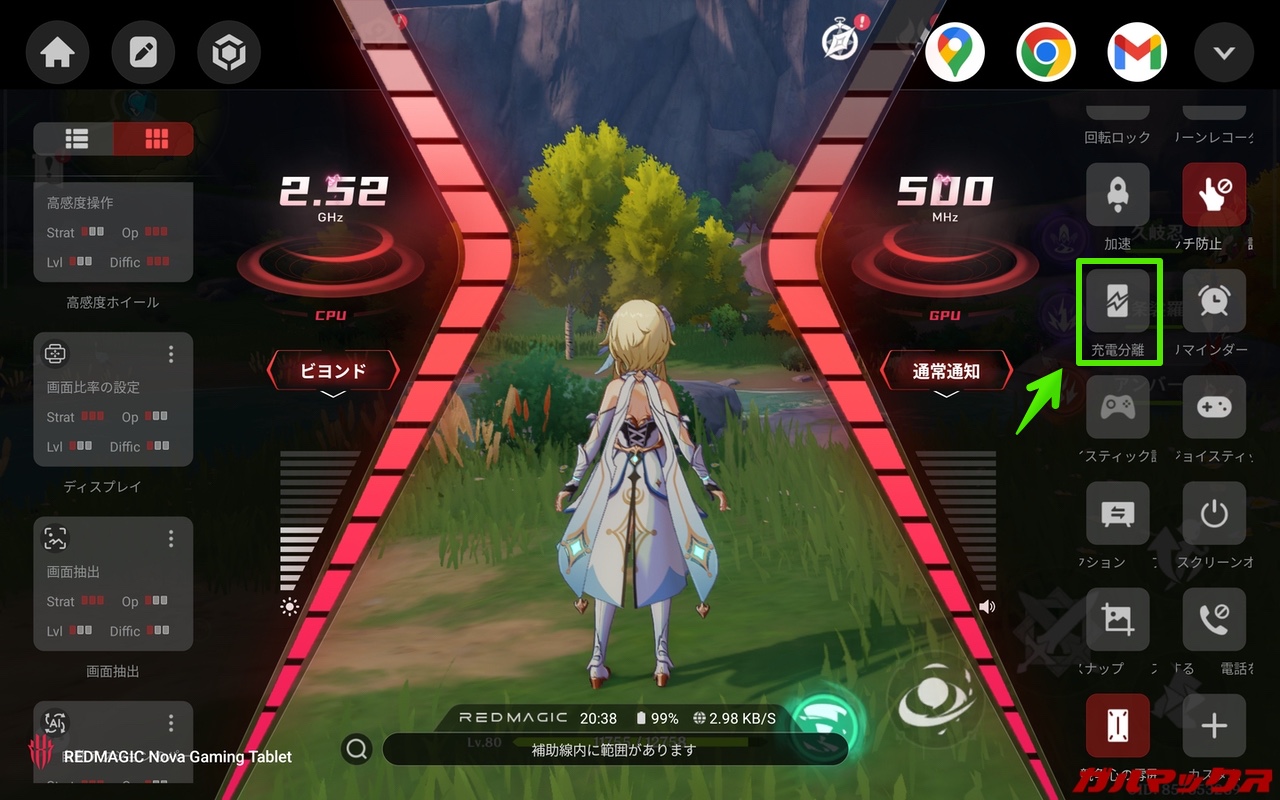This screenshot has width=1280, height=800.
Task: Collapse the app bar with the chevron
Action: coord(1225,52)
